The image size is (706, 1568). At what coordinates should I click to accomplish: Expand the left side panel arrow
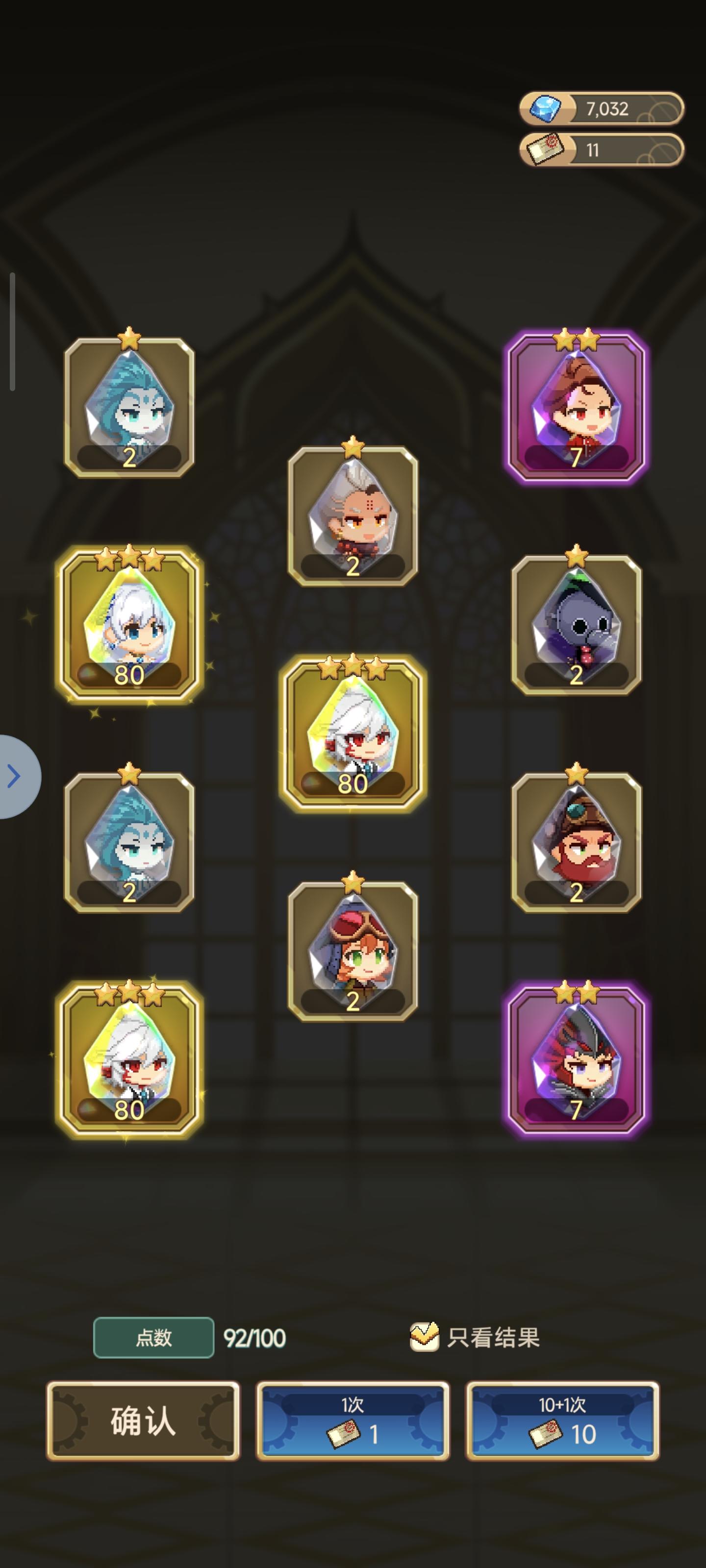(13, 776)
